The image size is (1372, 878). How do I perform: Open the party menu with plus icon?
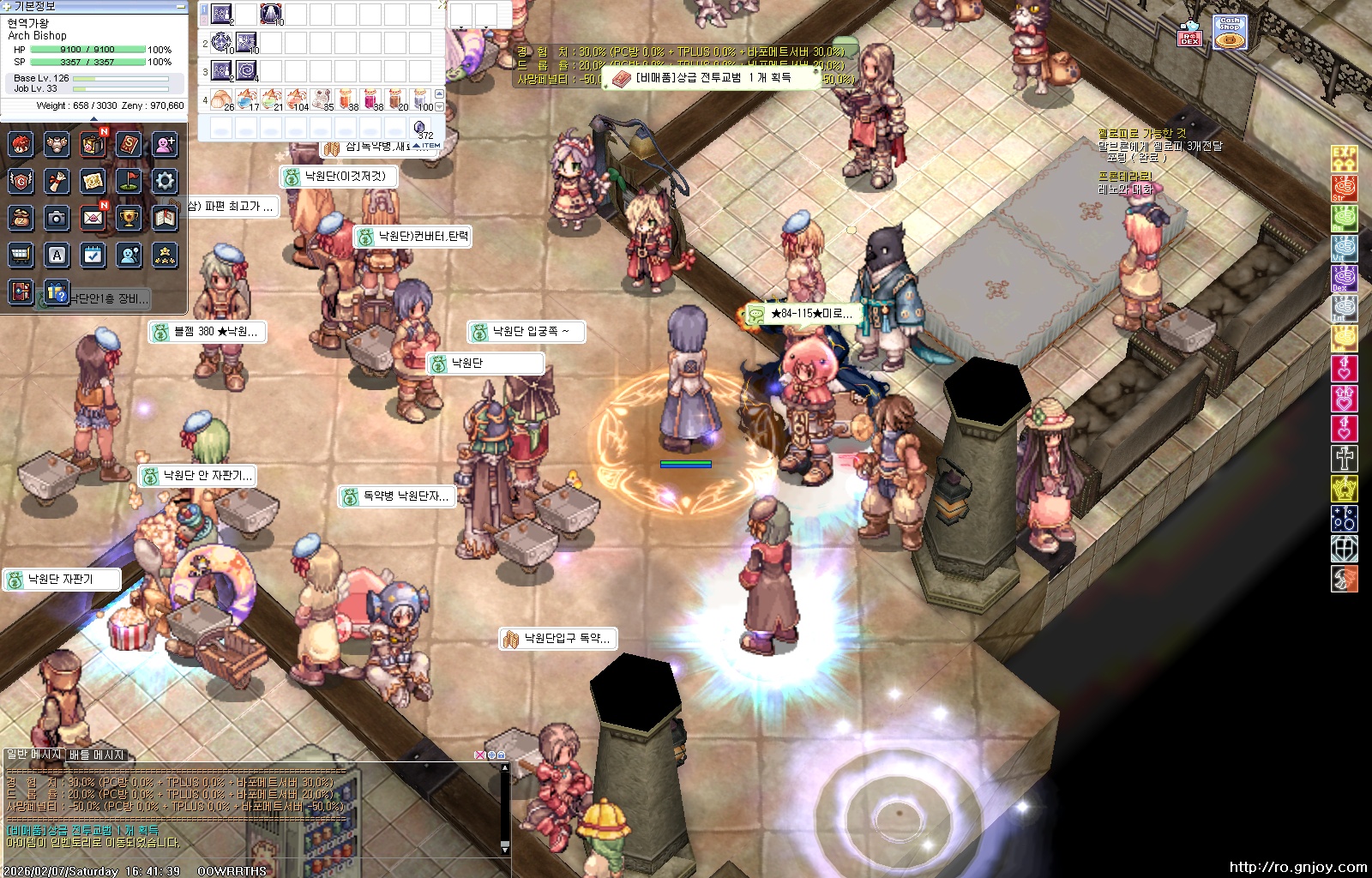pyautogui.click(x=165, y=145)
